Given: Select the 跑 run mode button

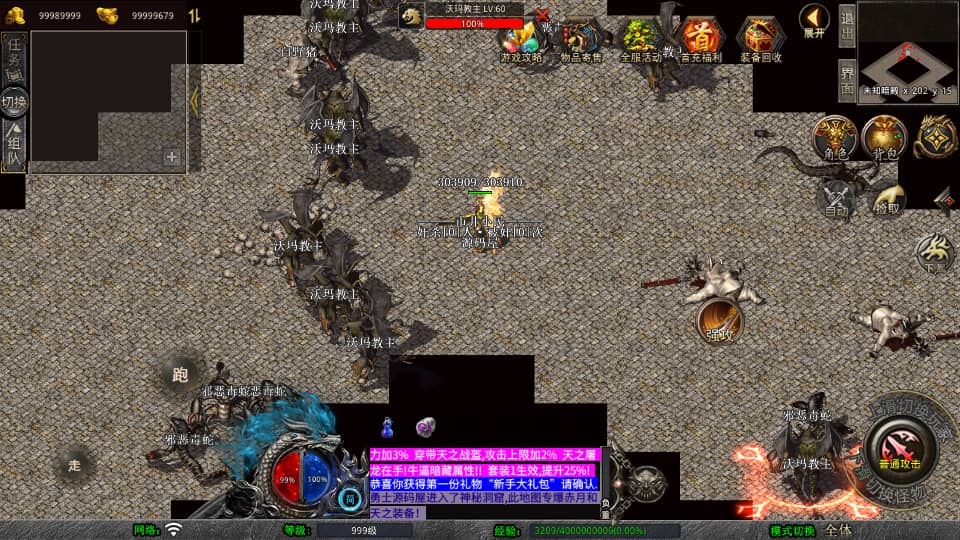Looking at the screenshot, I should pyautogui.click(x=180, y=375).
